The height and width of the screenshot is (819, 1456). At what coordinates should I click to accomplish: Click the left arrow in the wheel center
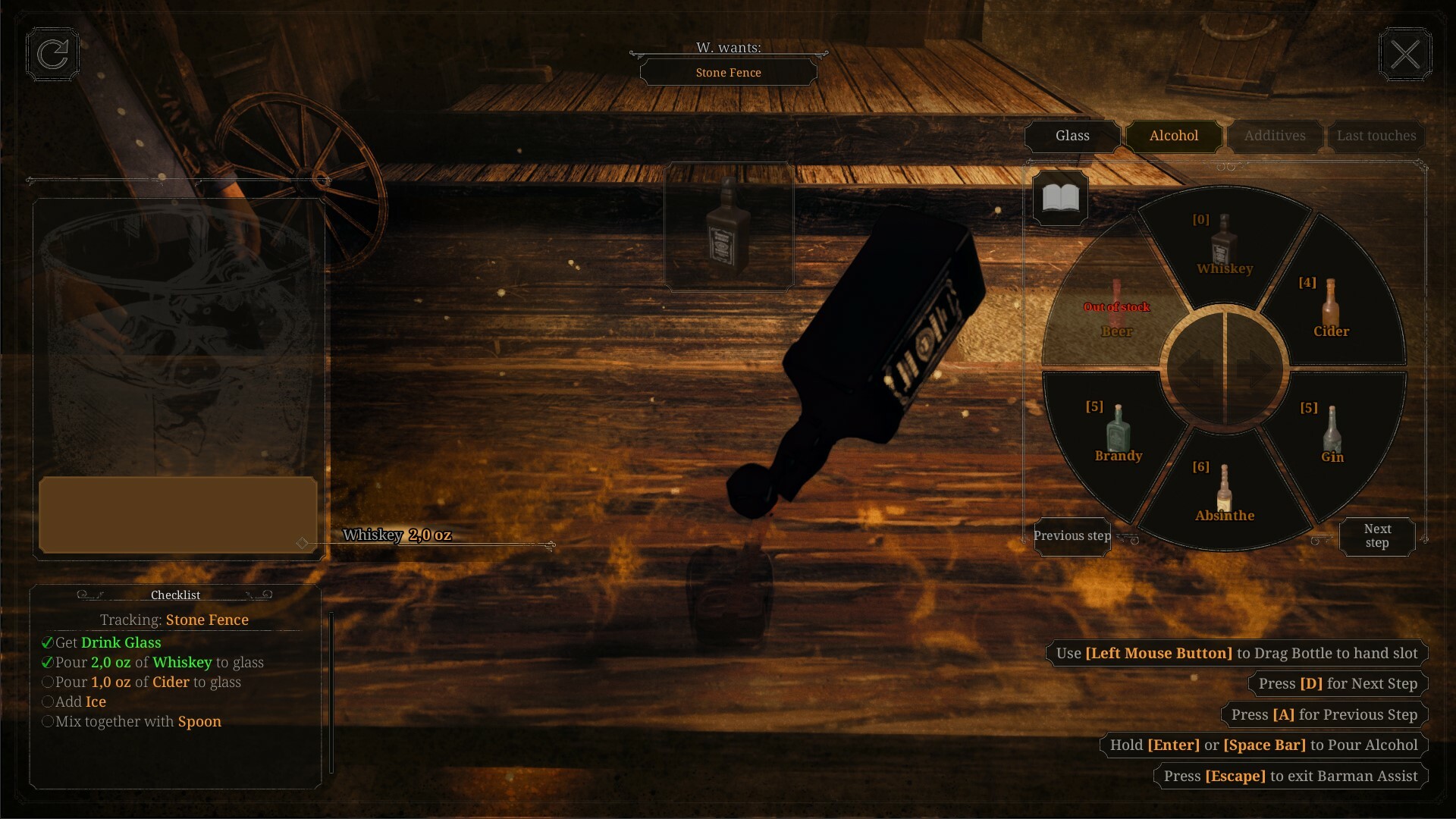[1197, 369]
